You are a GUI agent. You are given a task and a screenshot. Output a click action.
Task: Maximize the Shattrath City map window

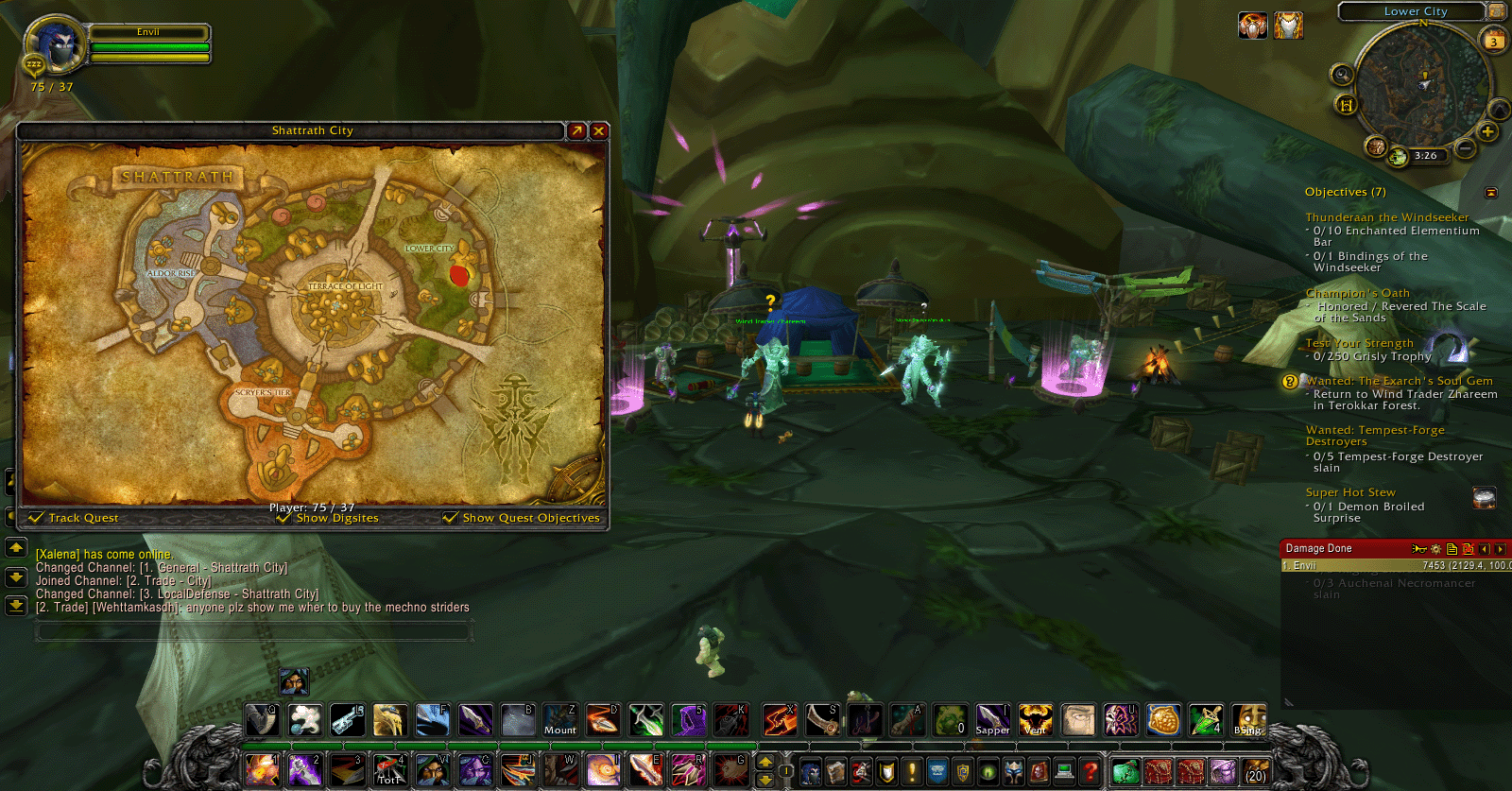(x=577, y=130)
